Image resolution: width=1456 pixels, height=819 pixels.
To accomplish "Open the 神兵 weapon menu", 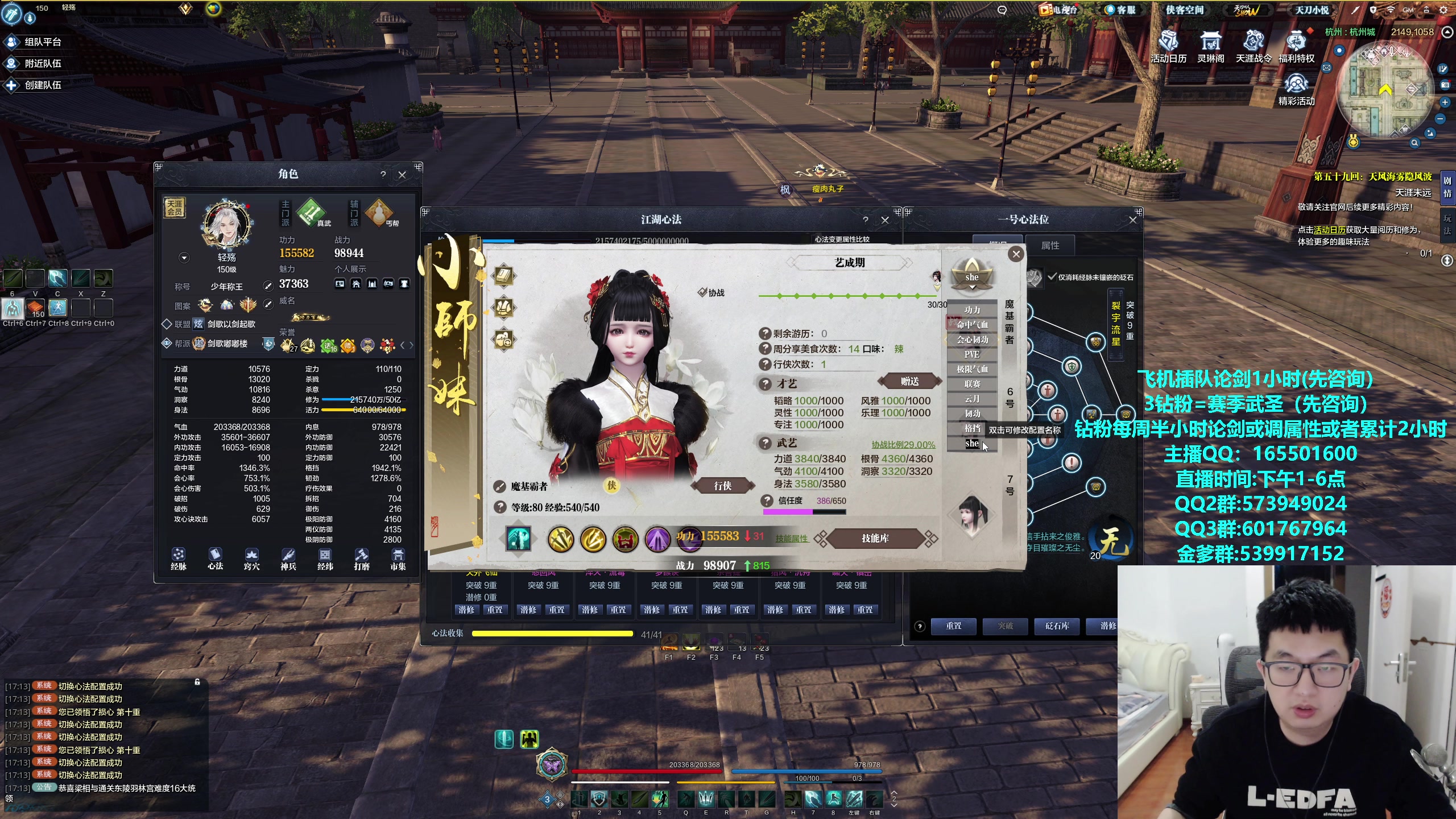I will click(288, 559).
